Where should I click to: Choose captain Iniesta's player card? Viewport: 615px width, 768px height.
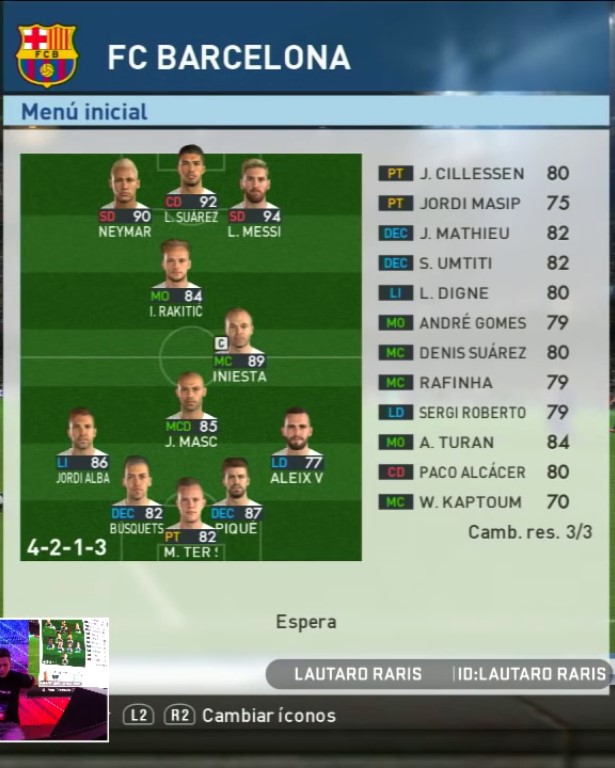click(x=239, y=345)
